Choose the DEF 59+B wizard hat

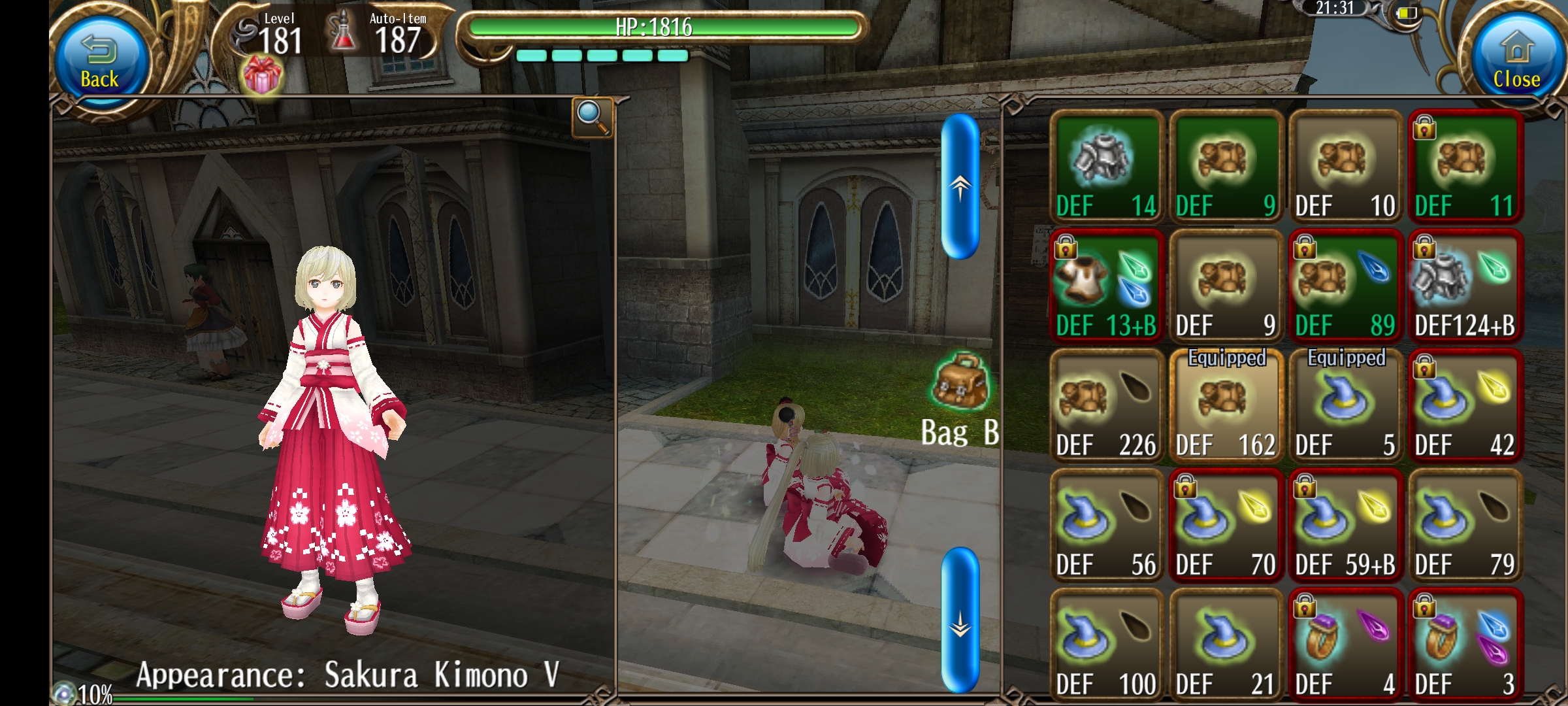1345,526
